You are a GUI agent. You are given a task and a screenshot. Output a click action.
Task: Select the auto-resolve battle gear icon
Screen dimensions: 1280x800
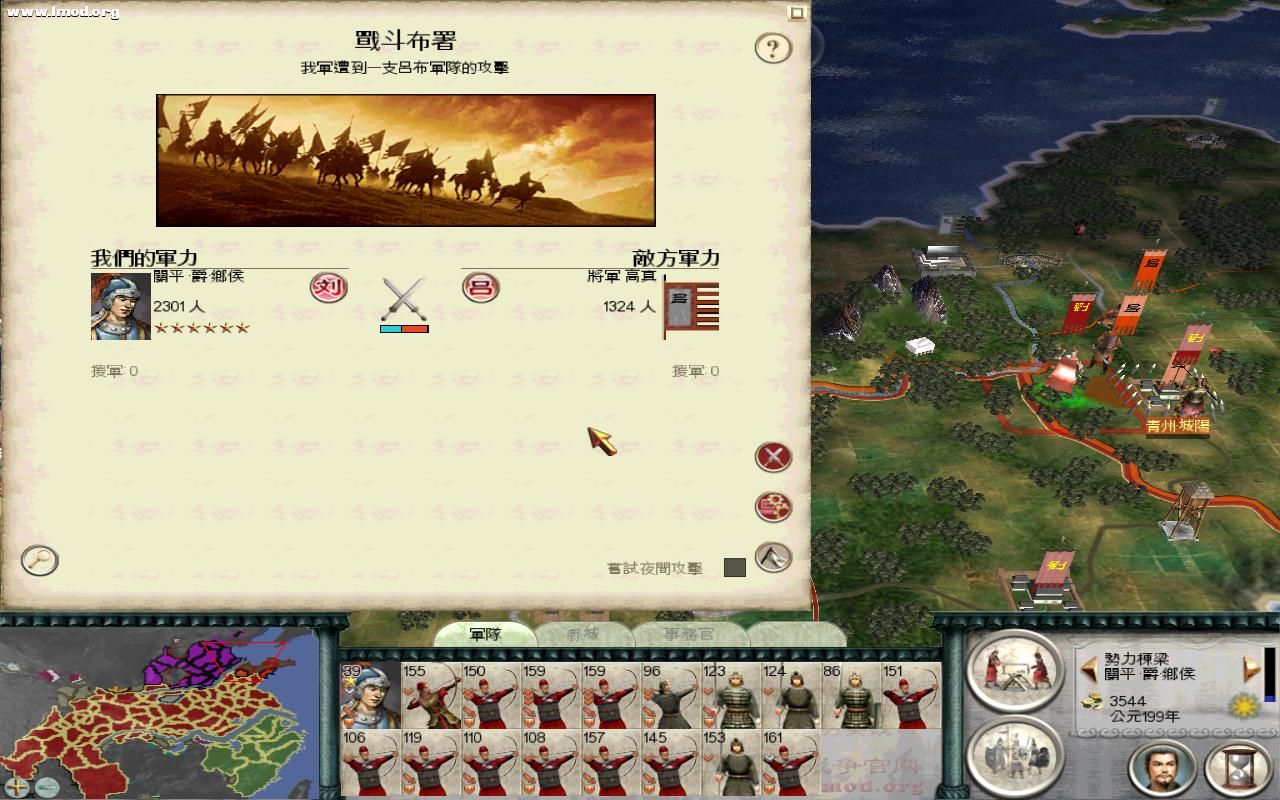(x=772, y=507)
